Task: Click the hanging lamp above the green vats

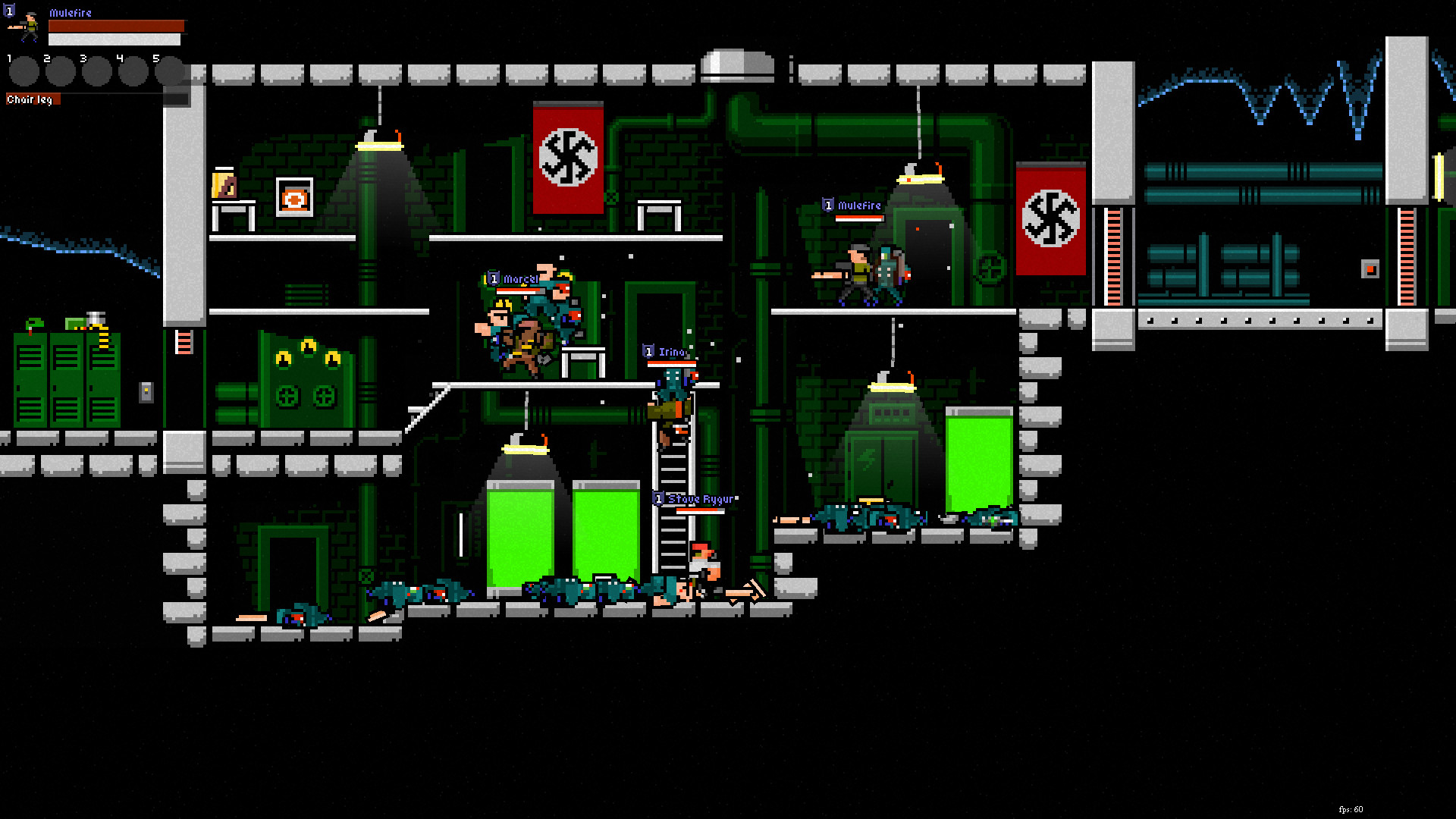Action: tap(523, 447)
